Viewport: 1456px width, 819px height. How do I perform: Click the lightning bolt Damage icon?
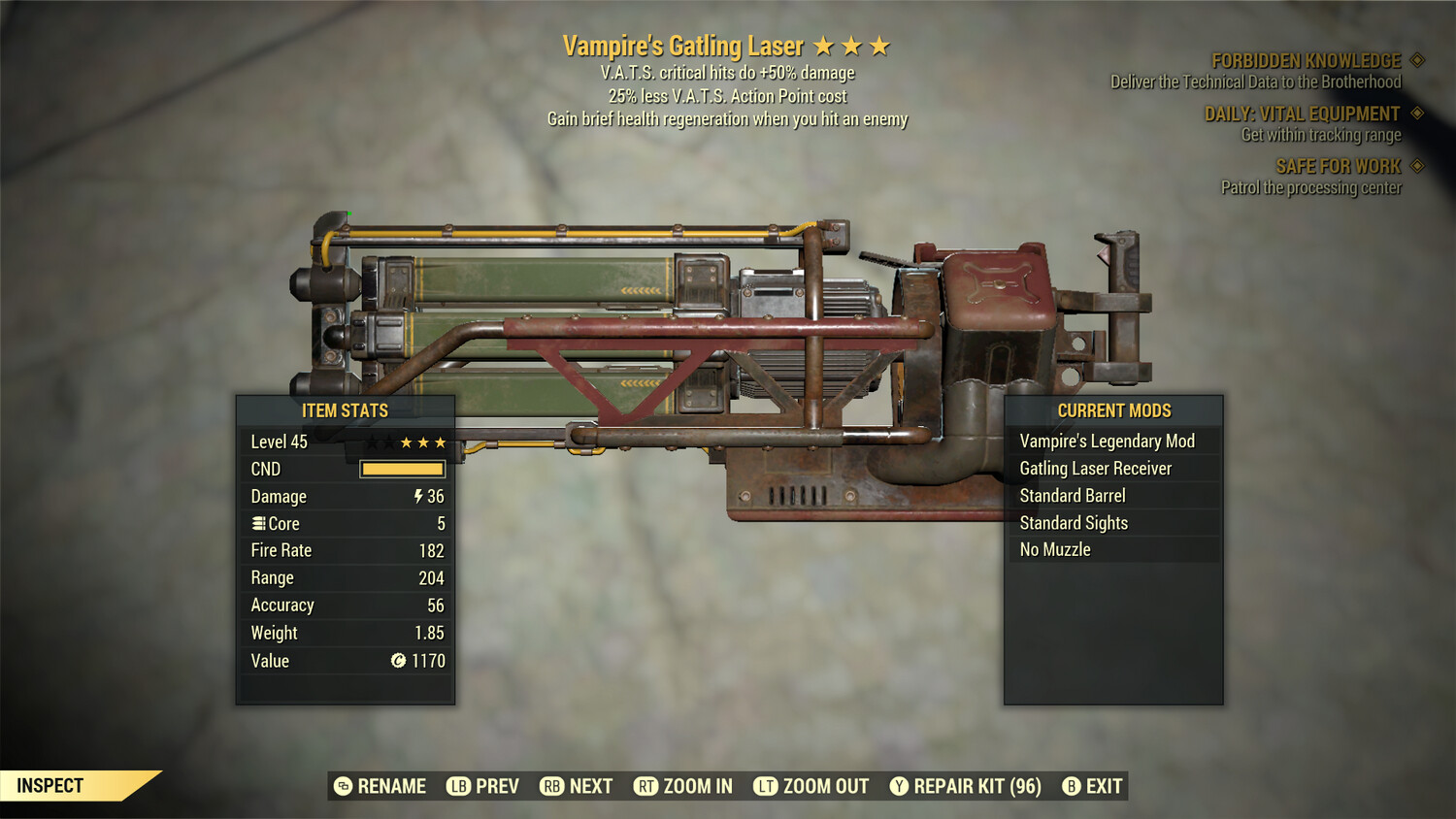point(417,496)
